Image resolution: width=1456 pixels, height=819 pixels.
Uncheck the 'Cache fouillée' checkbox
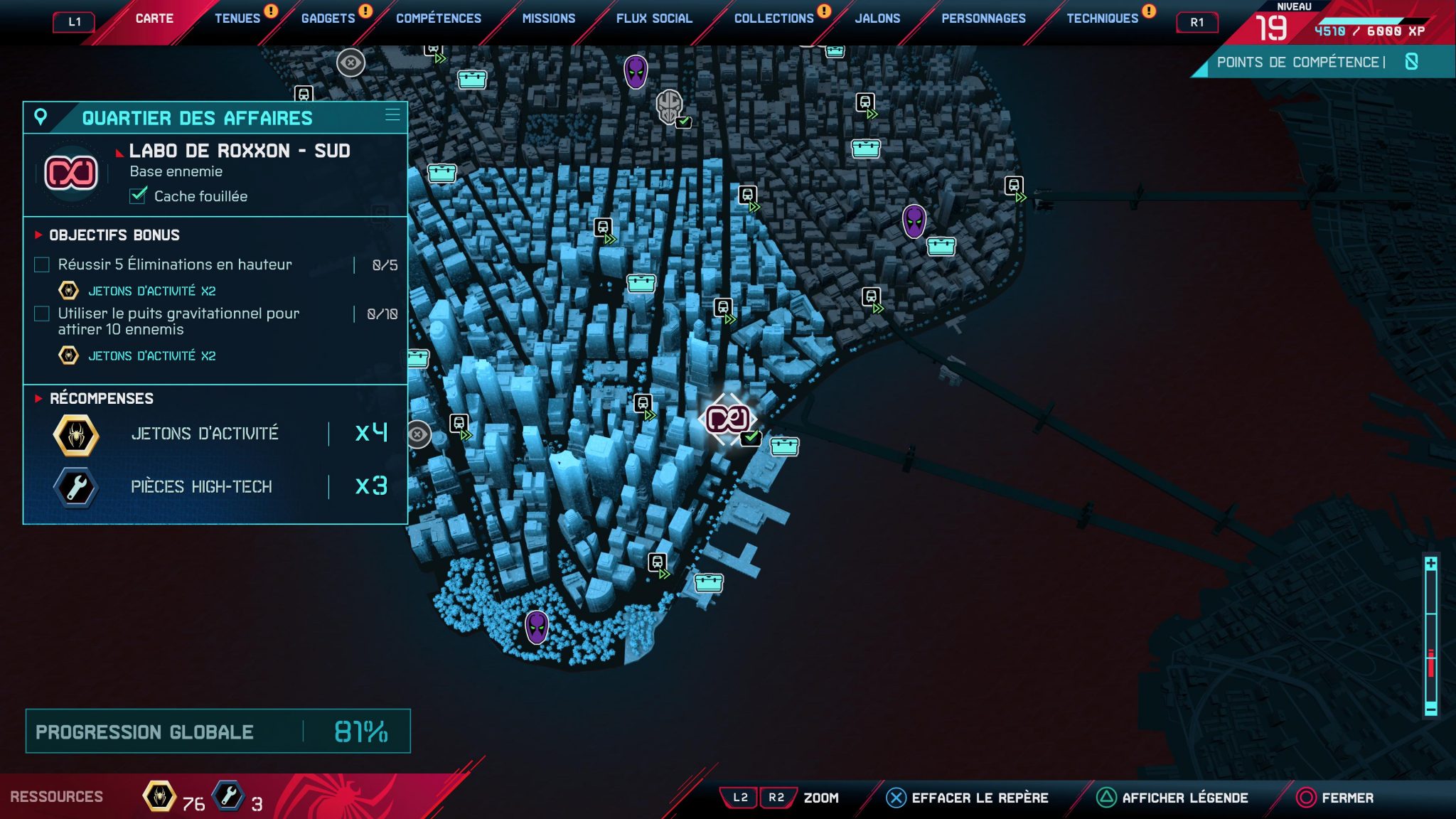(x=137, y=197)
